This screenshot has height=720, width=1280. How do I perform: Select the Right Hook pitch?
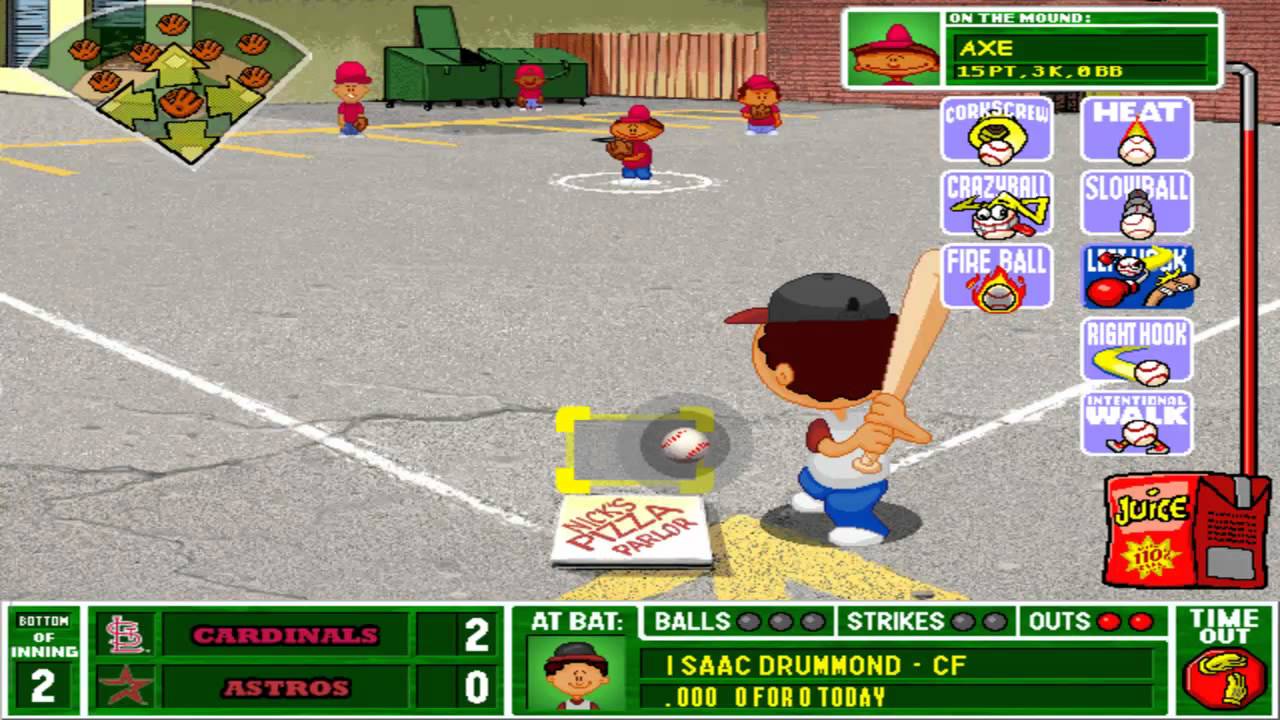[x=1136, y=351]
